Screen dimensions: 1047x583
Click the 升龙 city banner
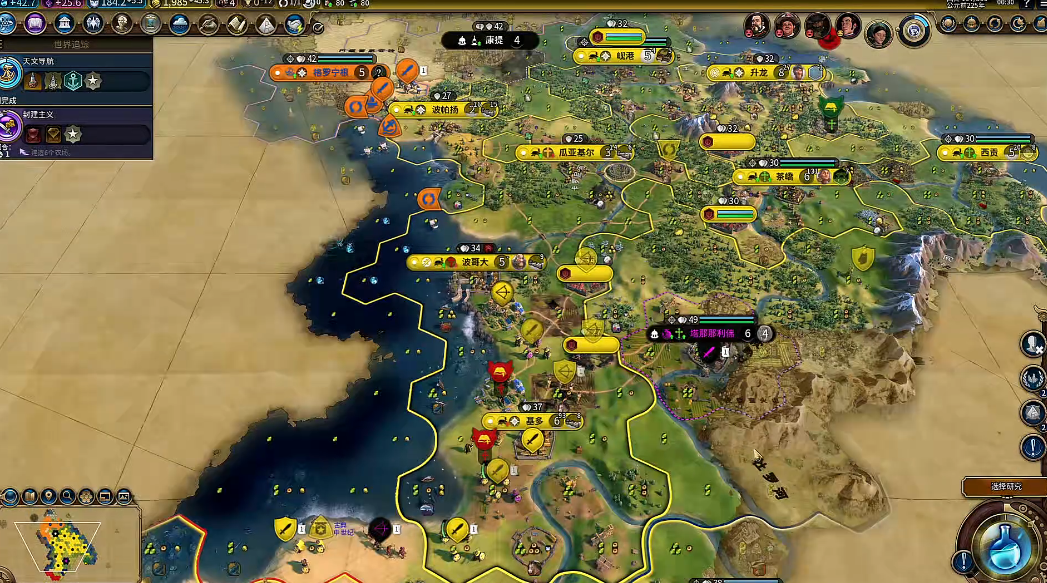click(756, 73)
